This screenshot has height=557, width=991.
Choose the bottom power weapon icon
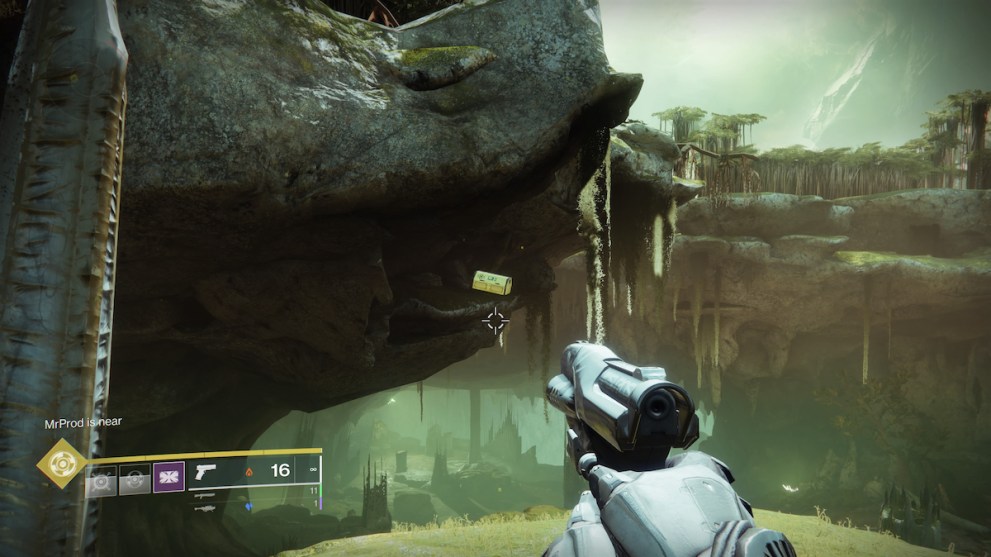click(x=205, y=507)
